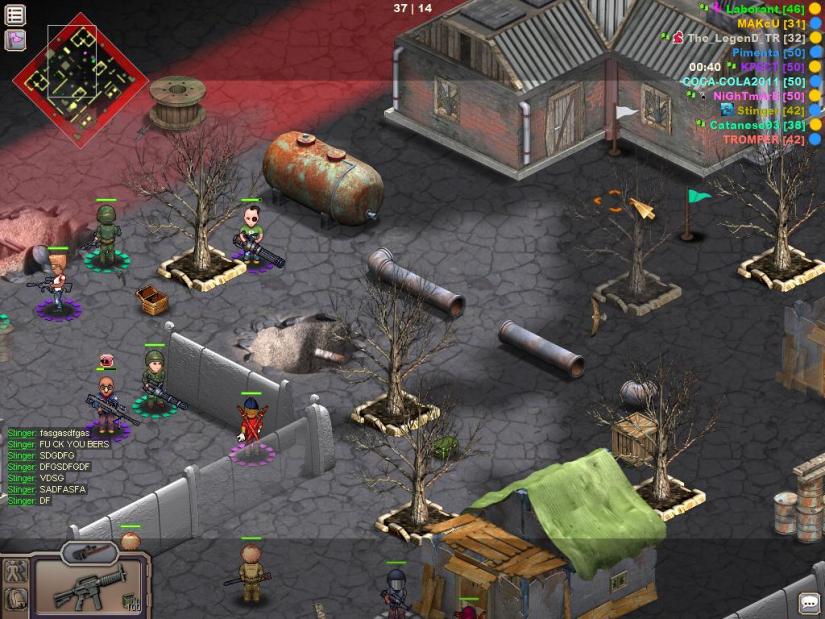This screenshot has height=619, width=825.
Task: Select COCA-COLA2011 in the player list
Action: [743, 81]
